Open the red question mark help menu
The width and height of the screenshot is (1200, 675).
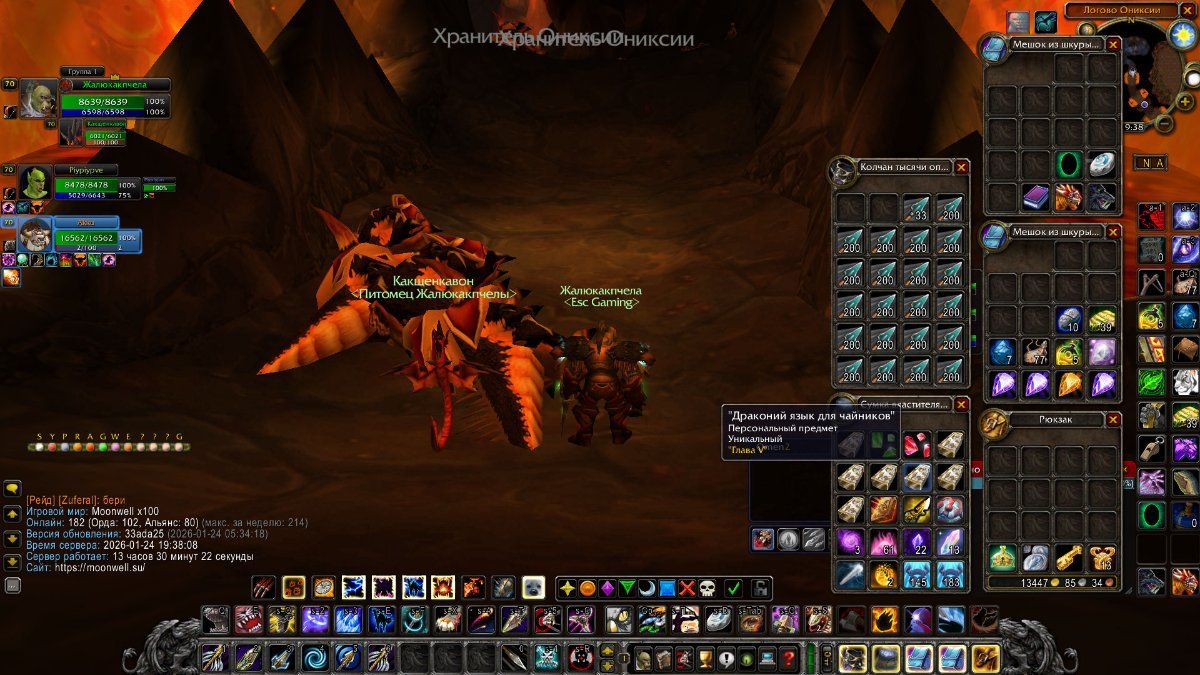click(x=789, y=659)
